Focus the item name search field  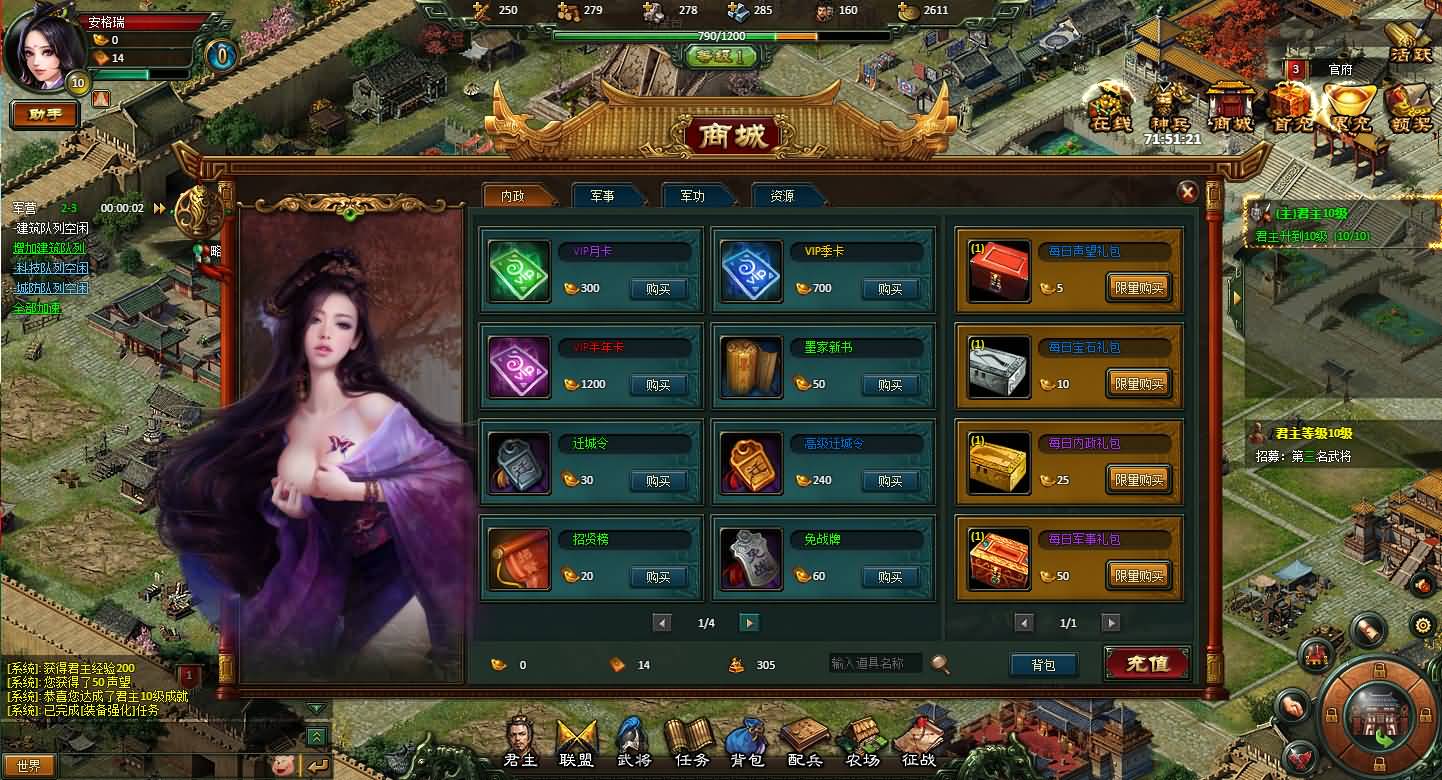coord(876,663)
